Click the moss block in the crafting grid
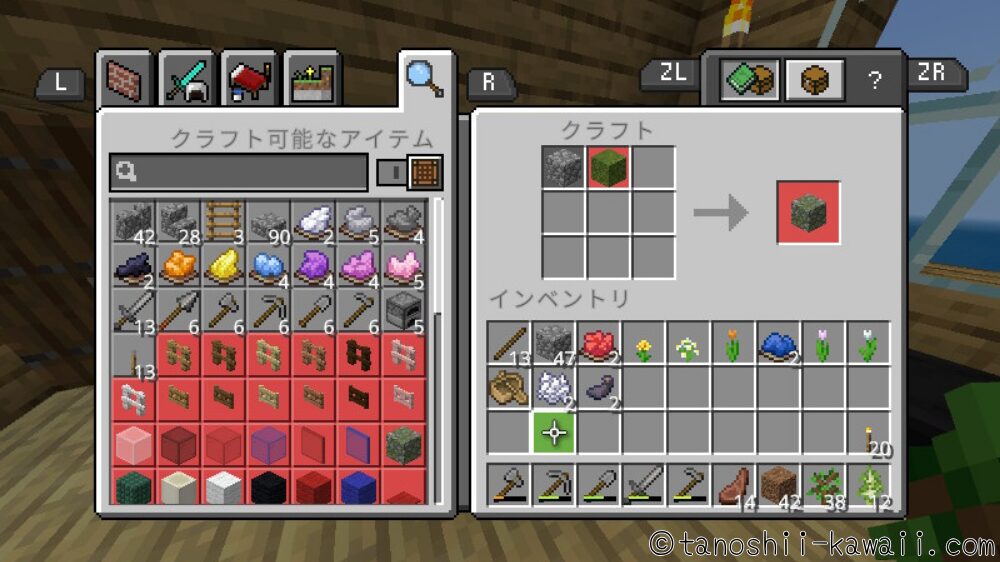This screenshot has height=562, width=1000. click(x=608, y=167)
